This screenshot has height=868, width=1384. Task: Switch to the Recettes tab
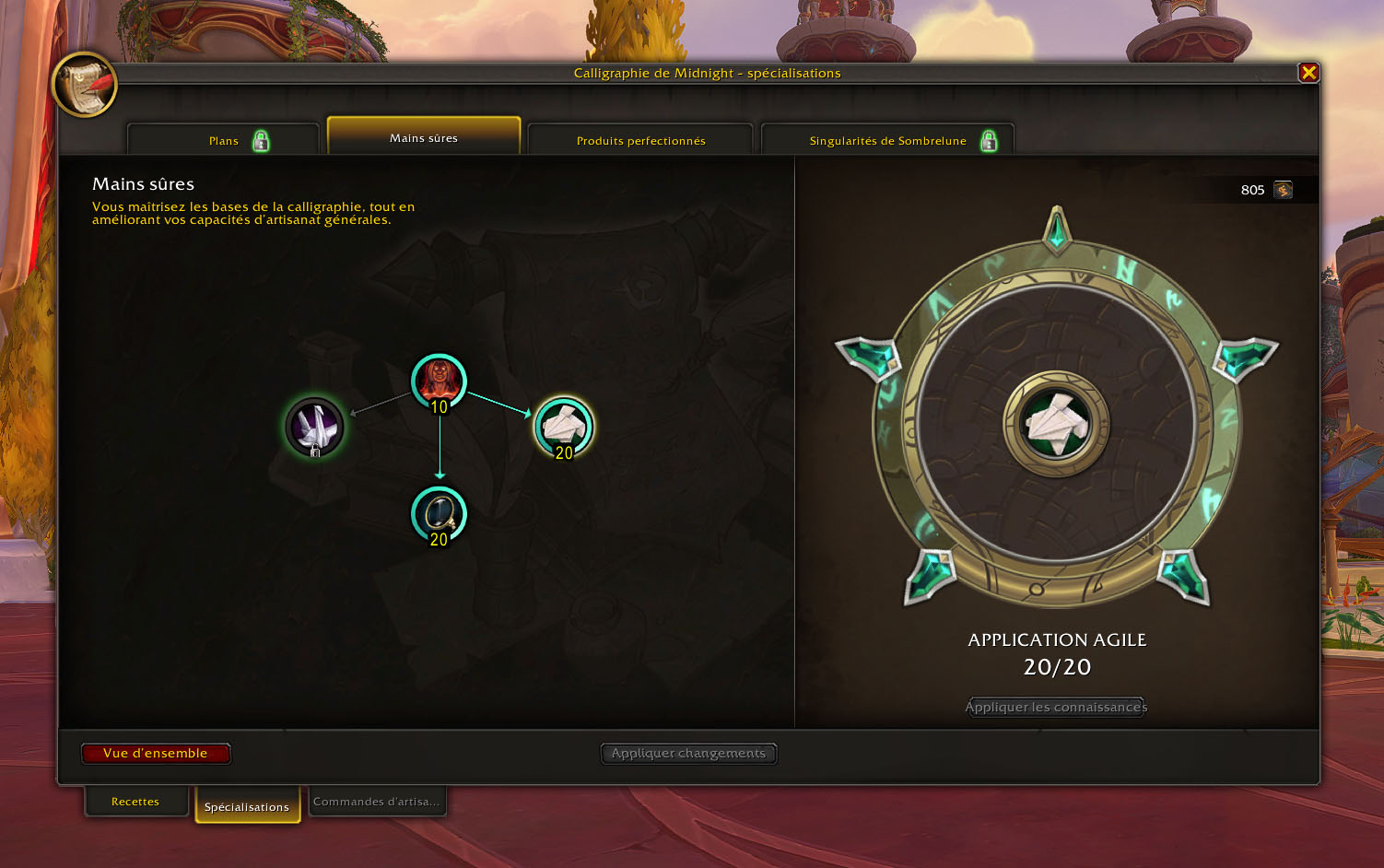click(x=135, y=802)
